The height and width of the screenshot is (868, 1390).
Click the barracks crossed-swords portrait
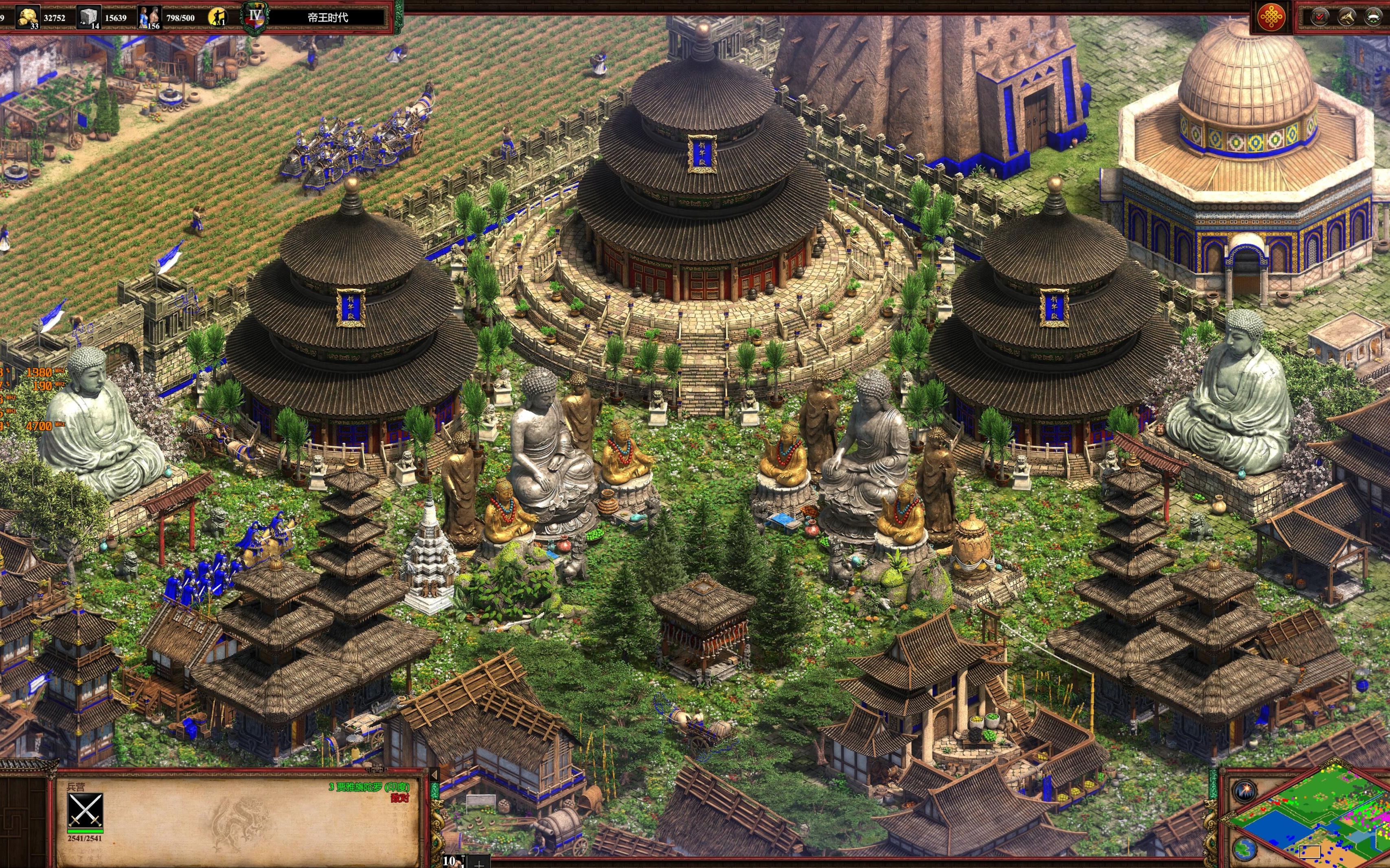click(85, 811)
